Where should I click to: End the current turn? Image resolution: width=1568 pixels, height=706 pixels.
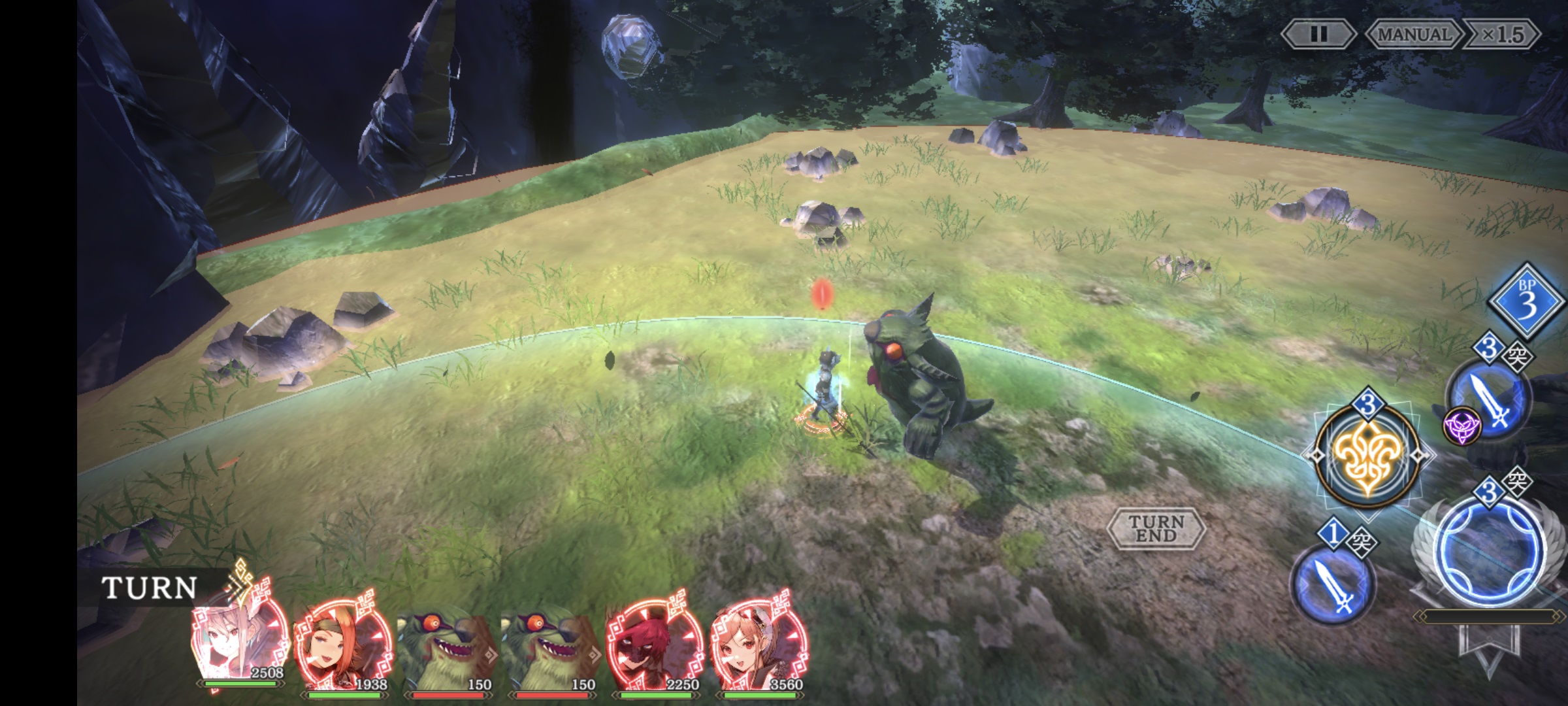(1156, 528)
